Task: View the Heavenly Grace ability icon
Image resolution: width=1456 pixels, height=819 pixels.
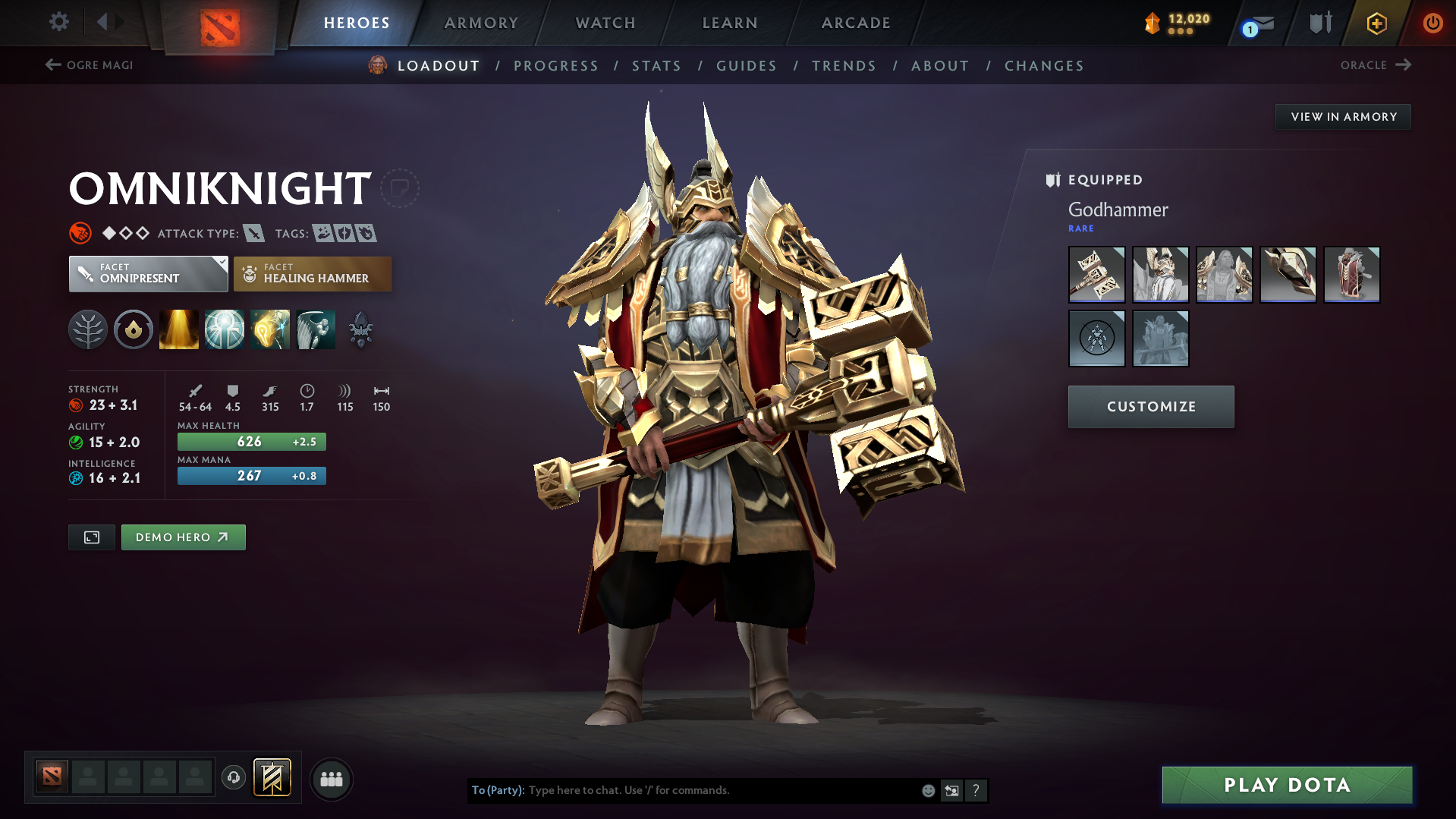Action: [x=225, y=329]
